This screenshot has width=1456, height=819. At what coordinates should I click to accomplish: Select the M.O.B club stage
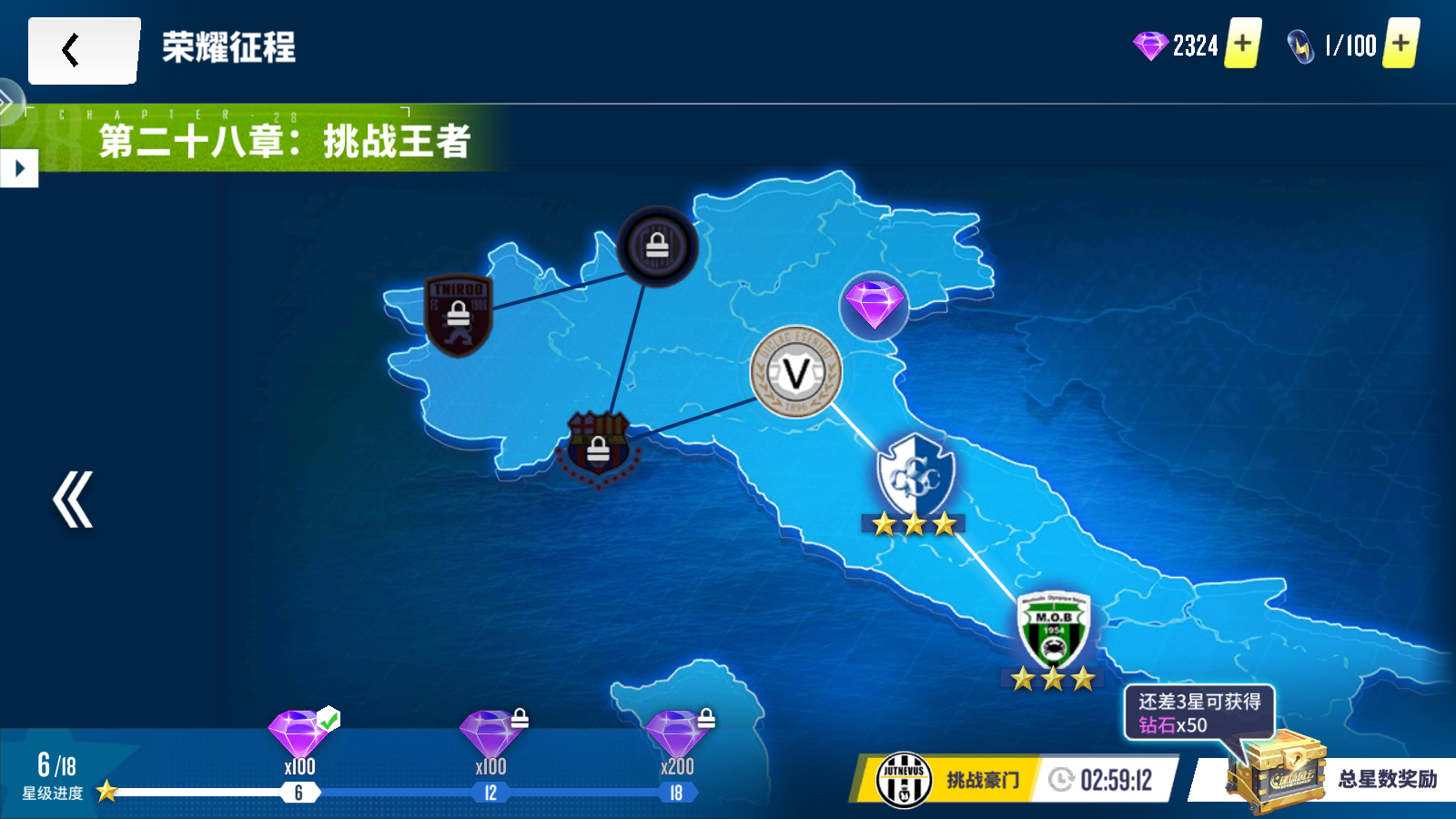click(x=1053, y=631)
